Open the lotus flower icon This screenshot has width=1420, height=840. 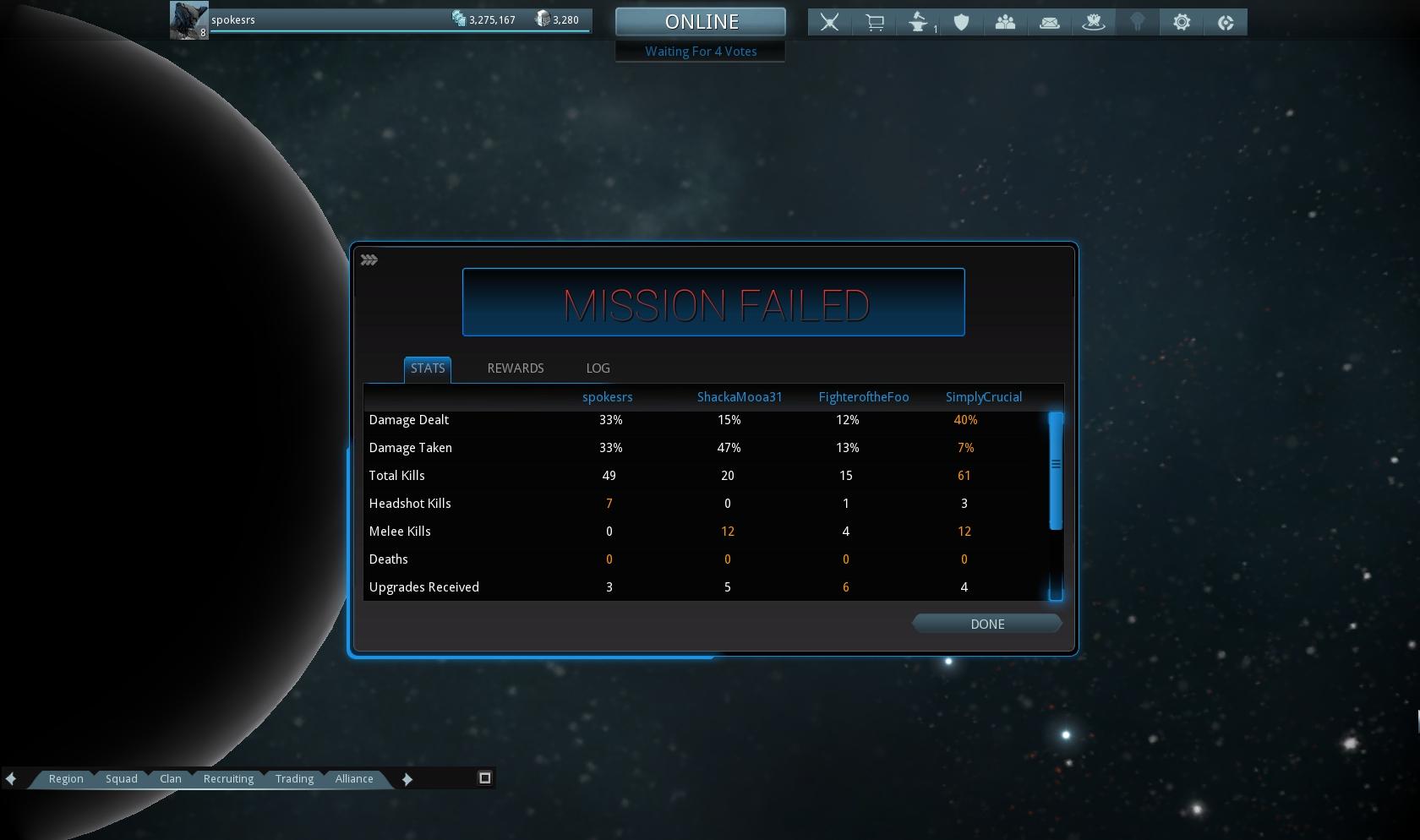[x=1094, y=23]
